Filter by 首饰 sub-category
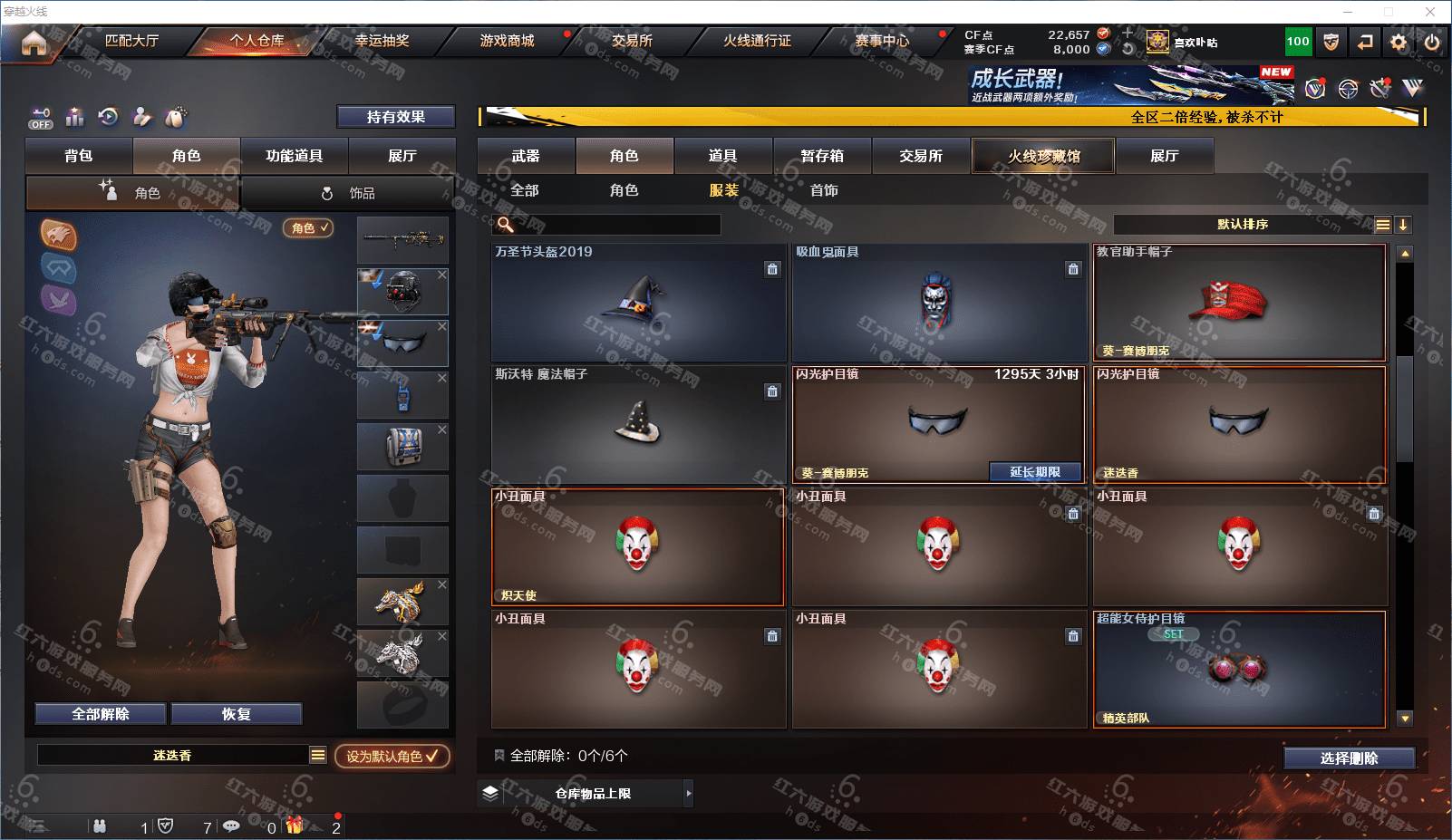 pyautogui.click(x=824, y=190)
